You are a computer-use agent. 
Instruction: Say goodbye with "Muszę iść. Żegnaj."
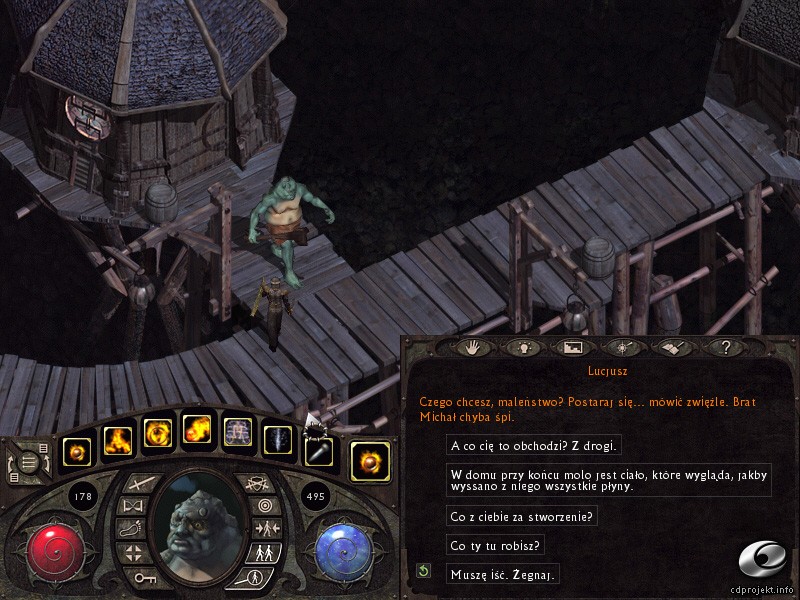(x=502, y=574)
